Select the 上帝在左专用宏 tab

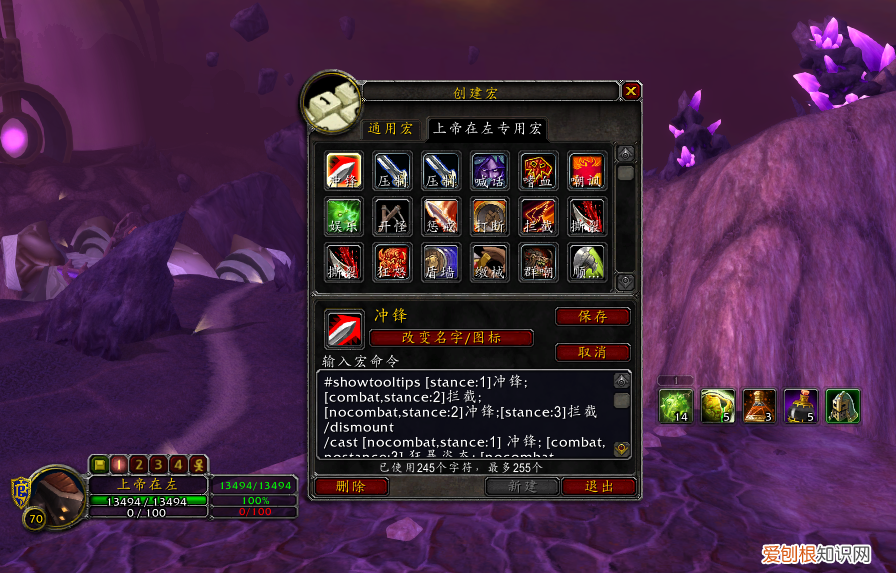point(488,128)
